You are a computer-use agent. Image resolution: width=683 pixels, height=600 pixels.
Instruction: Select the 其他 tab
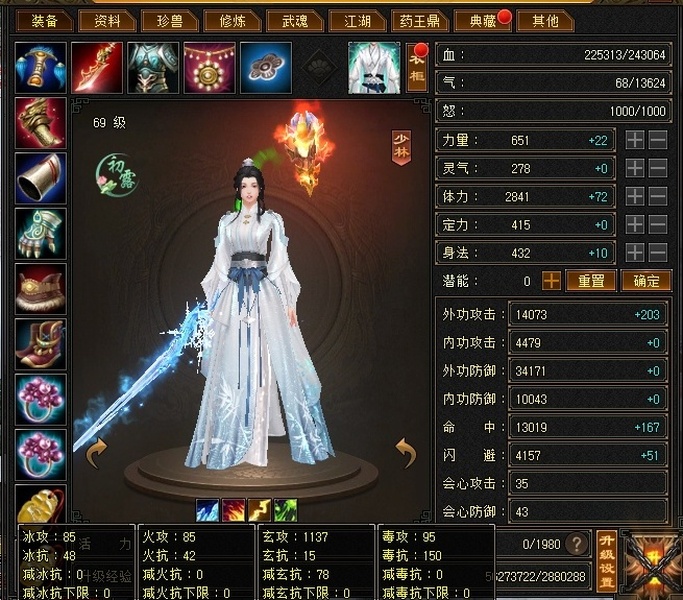(x=546, y=21)
